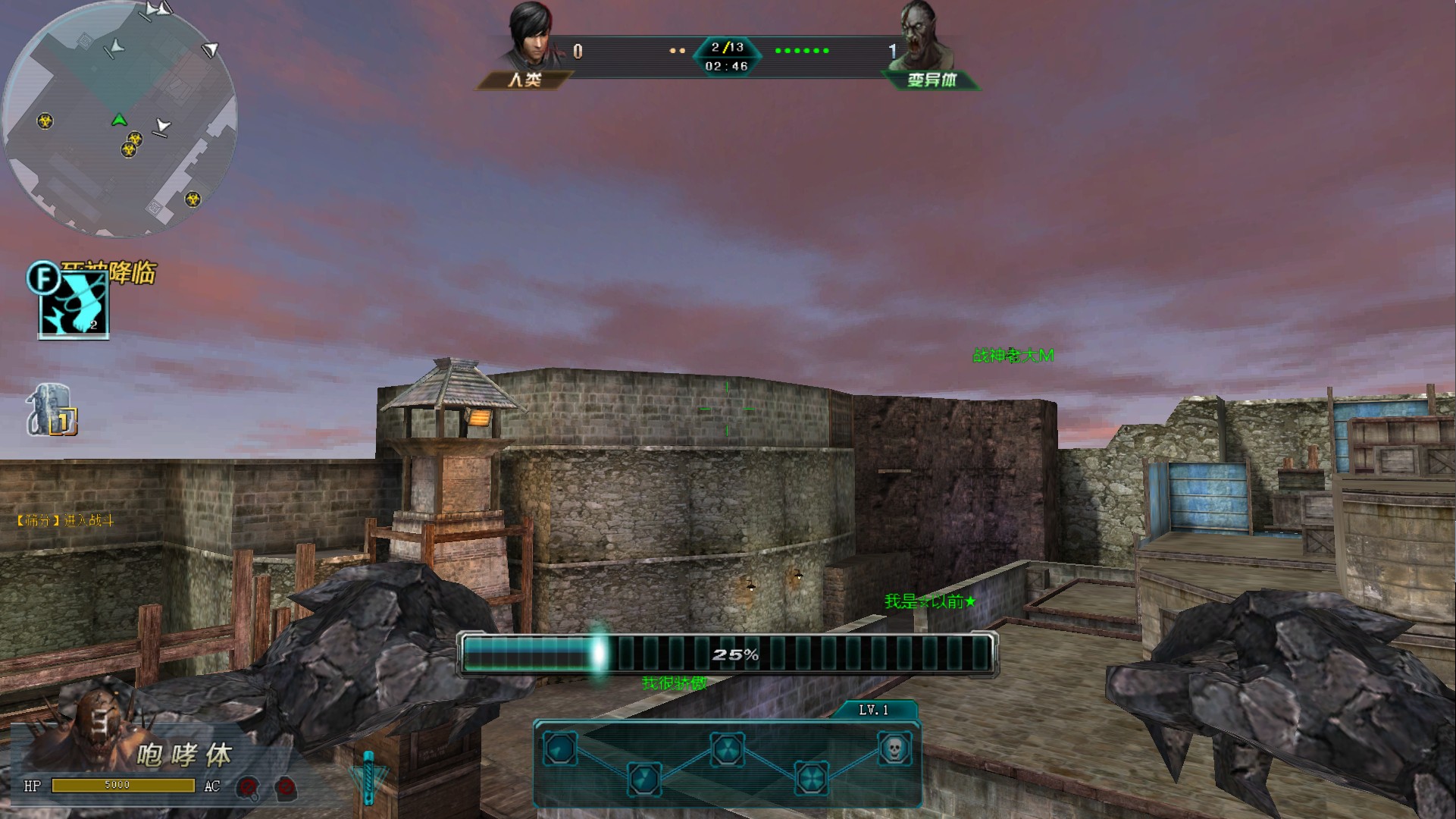Click the biohazard marker at minimap's left edge
Screen dimensions: 1456x819
(x=45, y=121)
